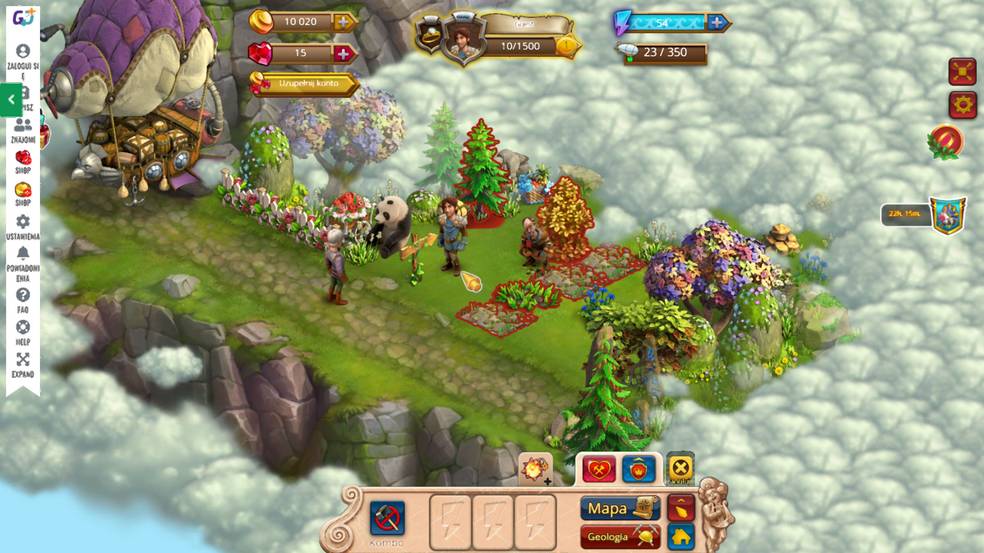Add more gold coins with plus button
The height and width of the screenshot is (553, 984).
[x=344, y=22]
